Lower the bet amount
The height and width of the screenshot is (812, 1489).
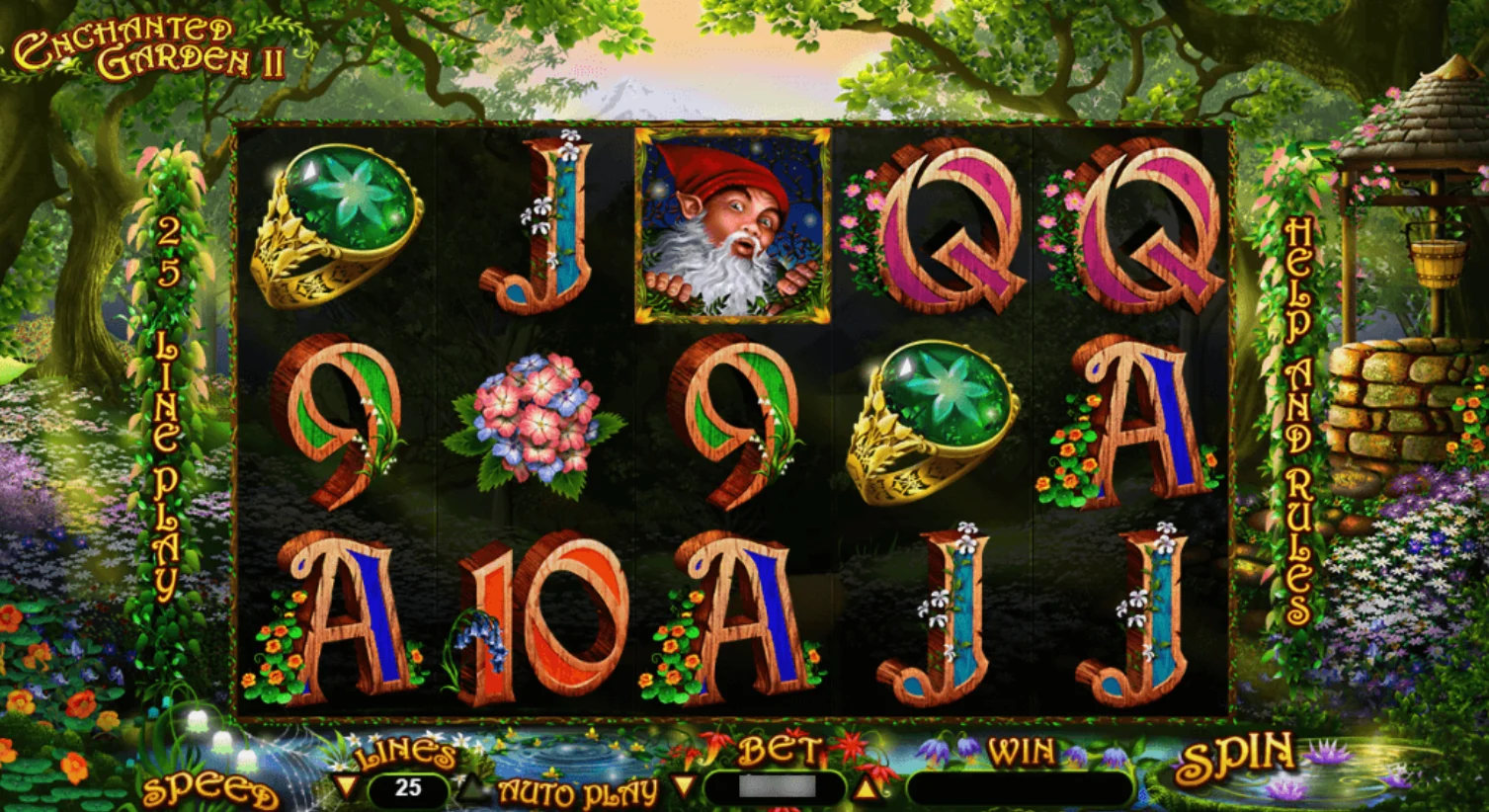pyautogui.click(x=683, y=787)
